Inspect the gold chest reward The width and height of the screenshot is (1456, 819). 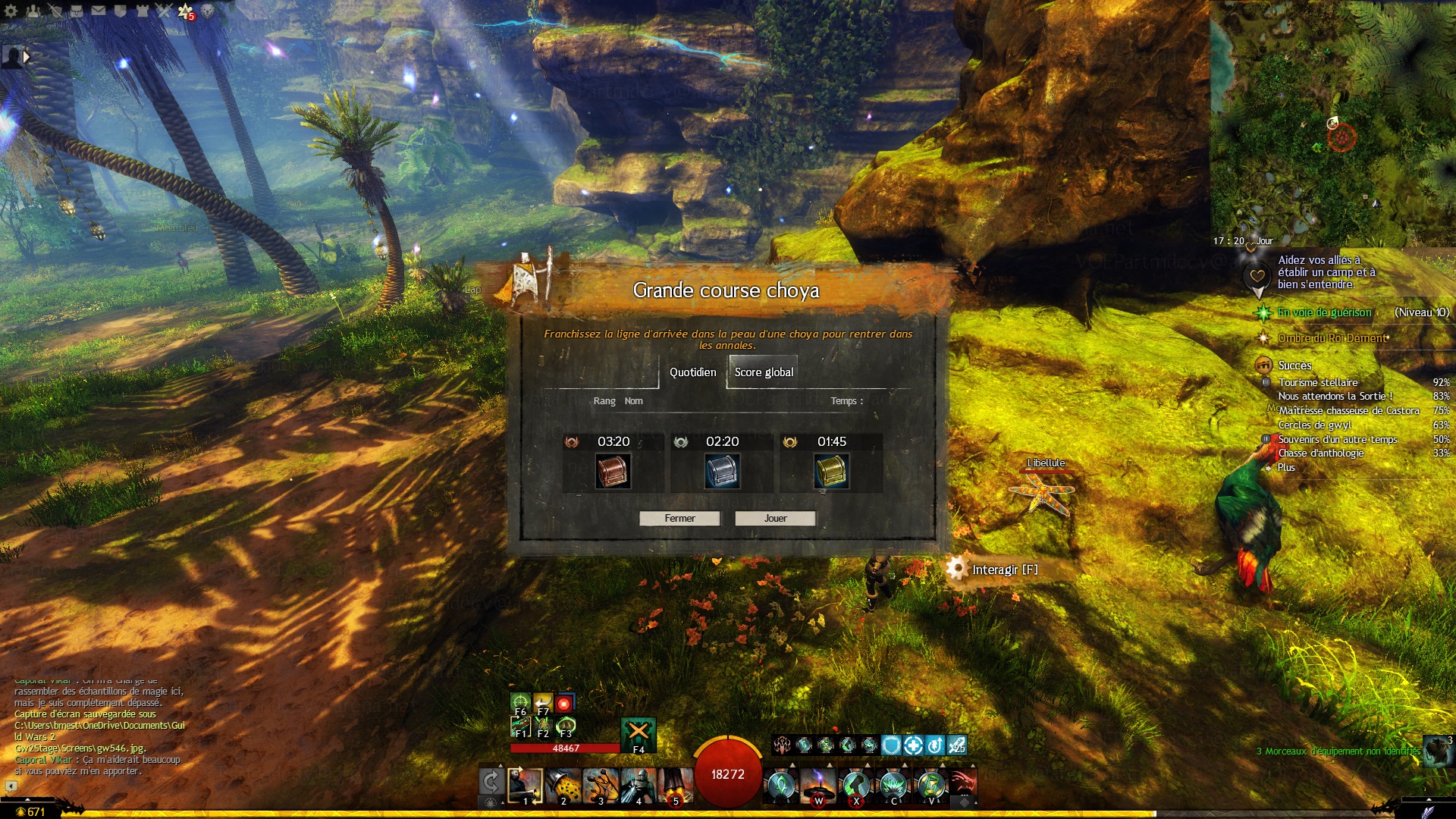(x=831, y=471)
